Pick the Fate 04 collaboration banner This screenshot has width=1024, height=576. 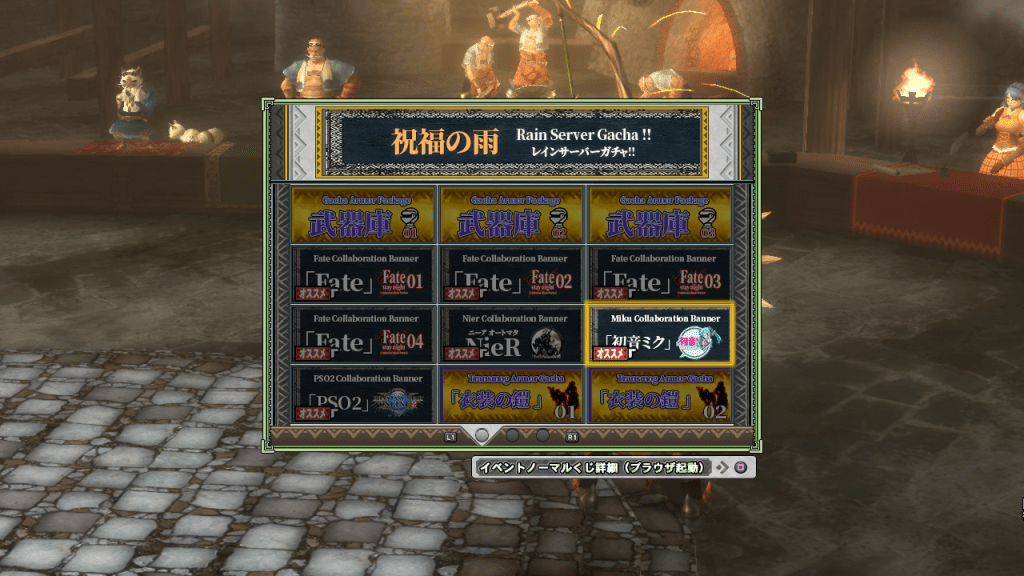(362, 334)
